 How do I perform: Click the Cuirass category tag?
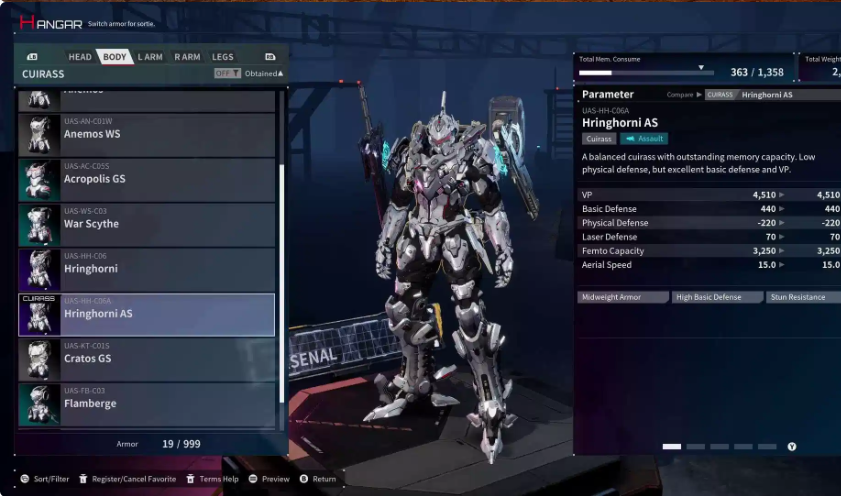599,139
